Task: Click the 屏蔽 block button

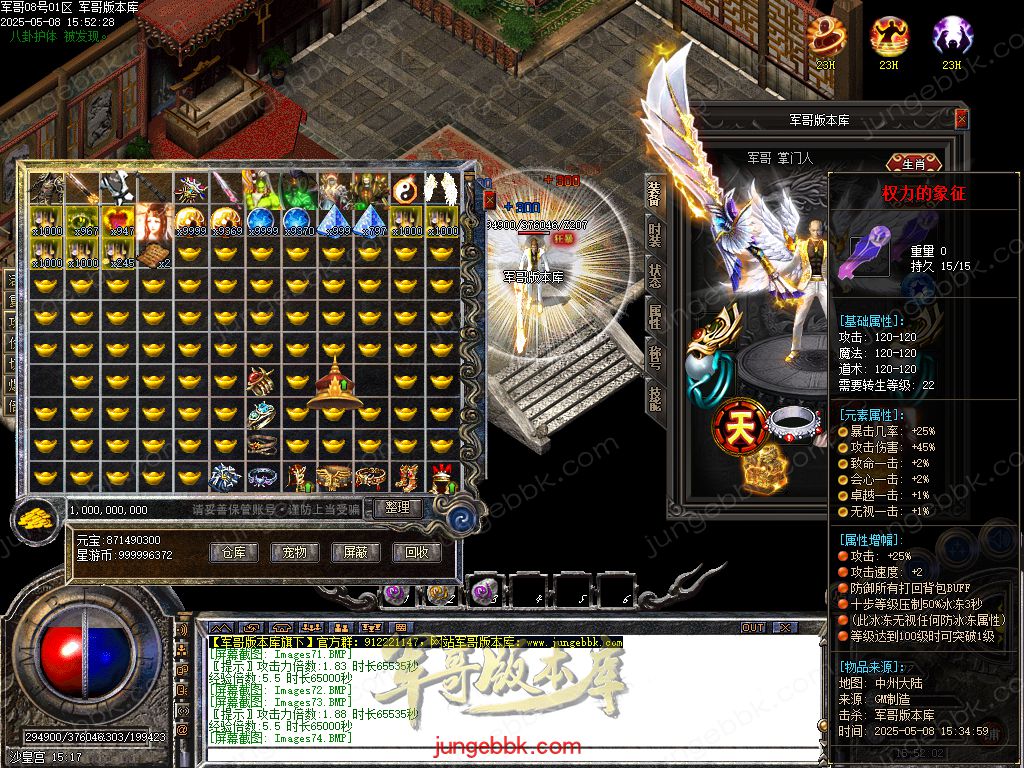Action: point(355,552)
